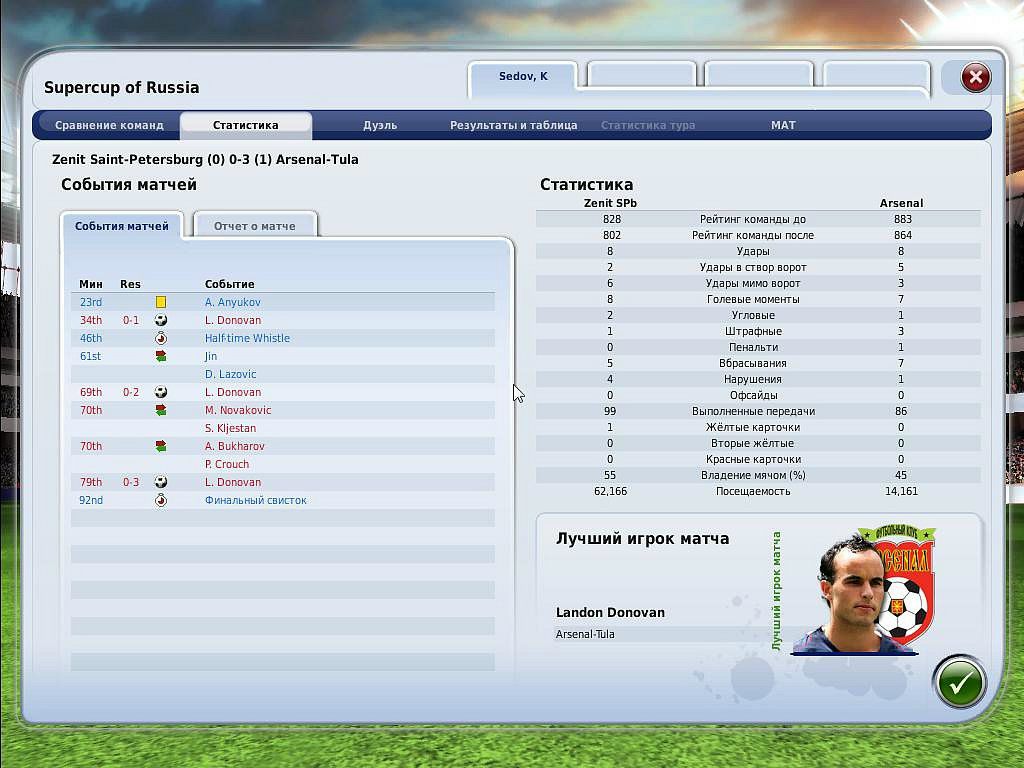Open M. Novakovic substitution entry
The width and height of the screenshot is (1024, 768).
click(x=238, y=410)
